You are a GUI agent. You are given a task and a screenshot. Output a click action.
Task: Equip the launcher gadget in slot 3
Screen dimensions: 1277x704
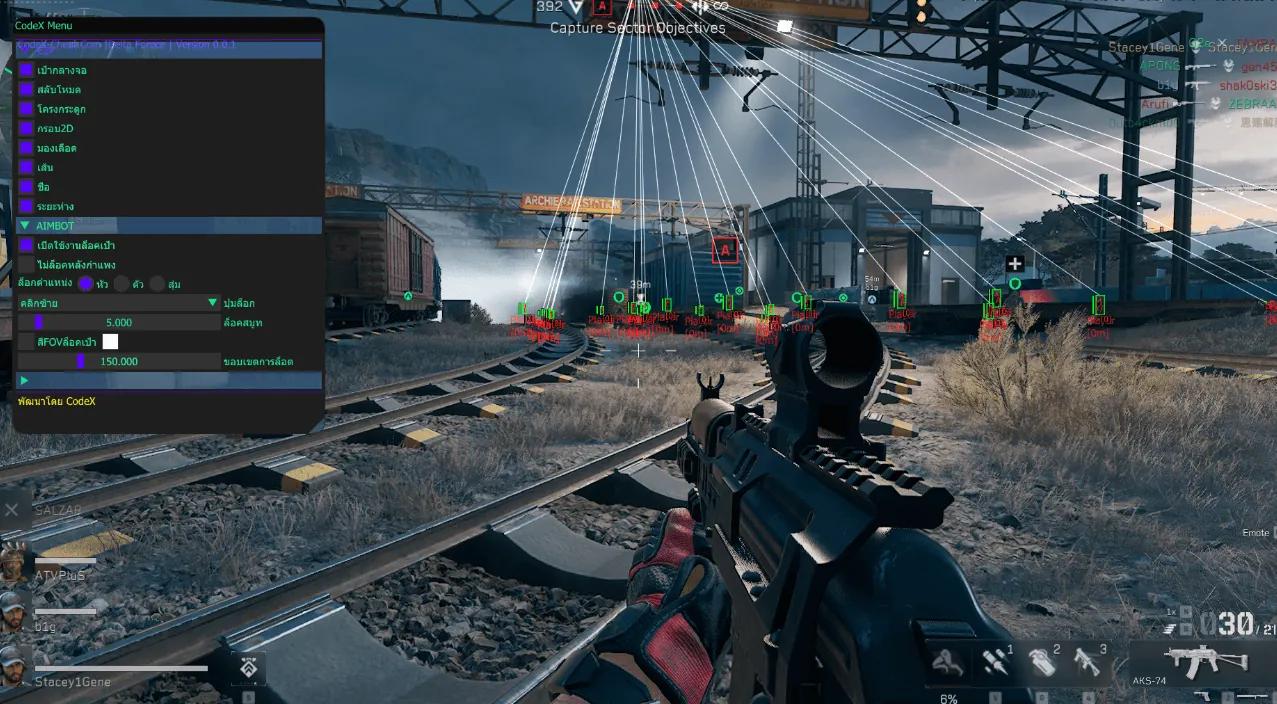(1088, 661)
